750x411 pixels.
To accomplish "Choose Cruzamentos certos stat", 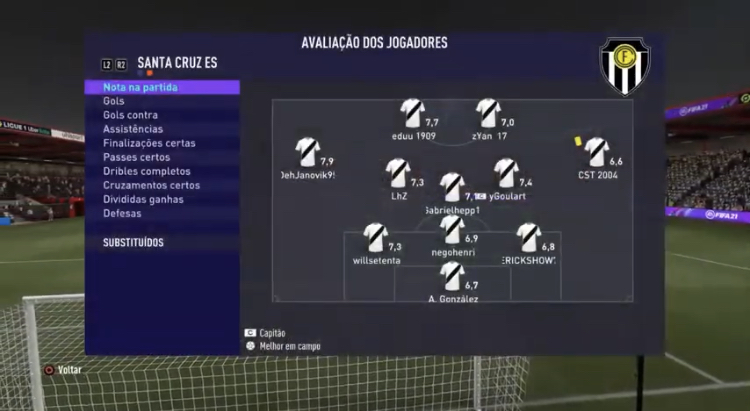I will 151,185.
